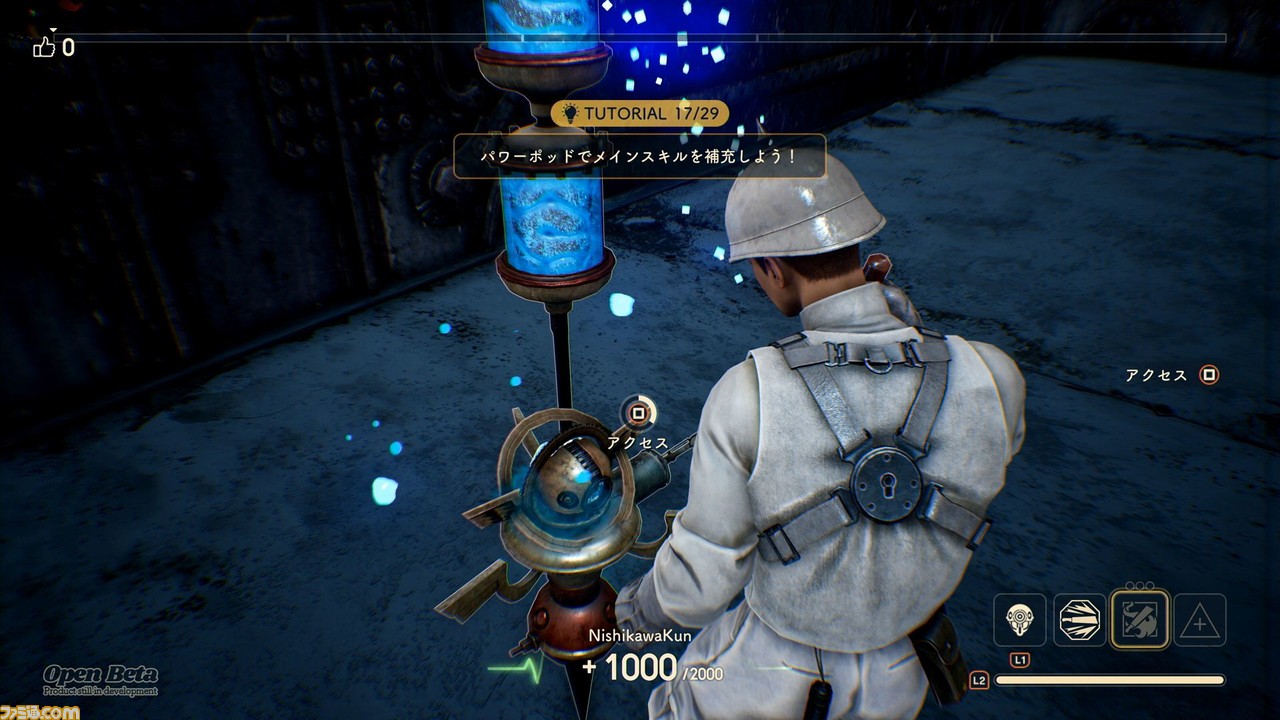Viewport: 1280px width, 720px height.
Task: Open the triangle plus empty skill slot
Action: pos(1199,621)
